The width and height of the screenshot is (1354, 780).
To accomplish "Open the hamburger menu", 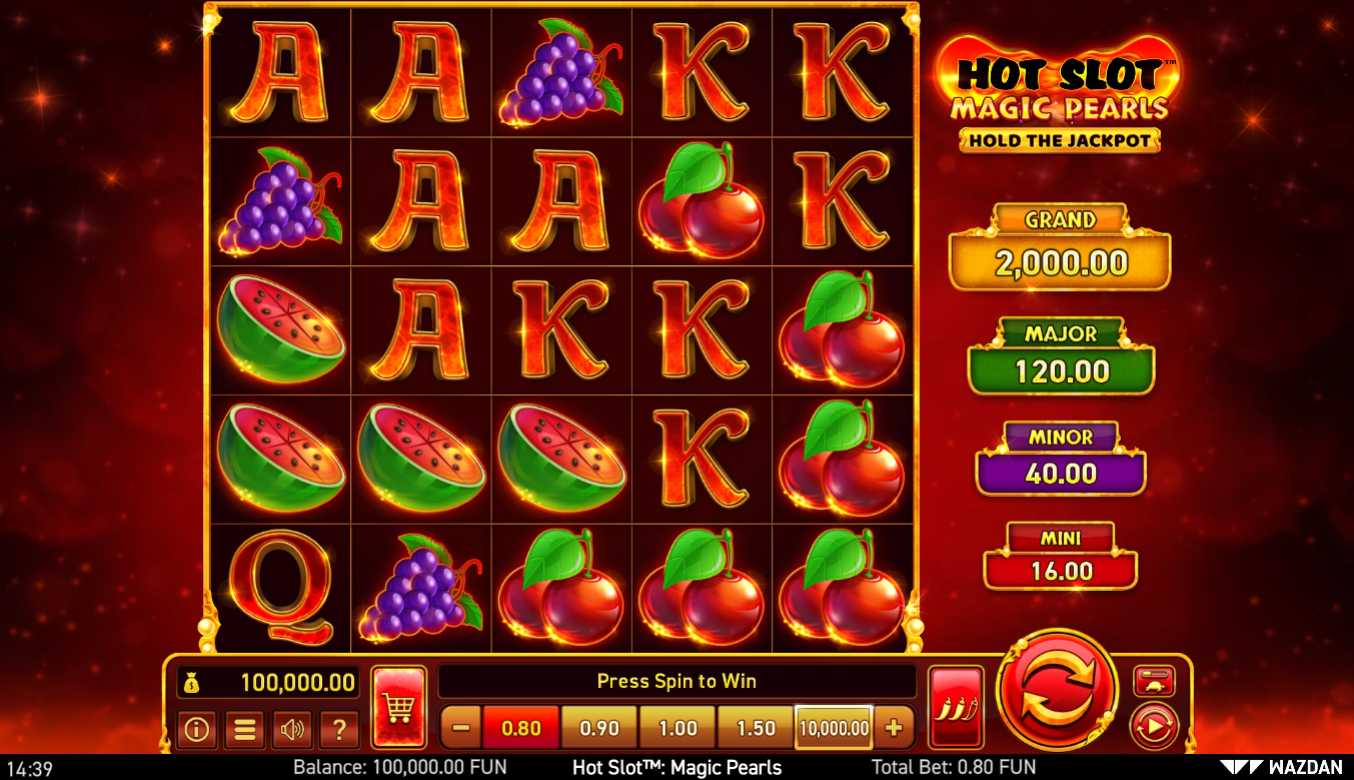I will pyautogui.click(x=244, y=729).
